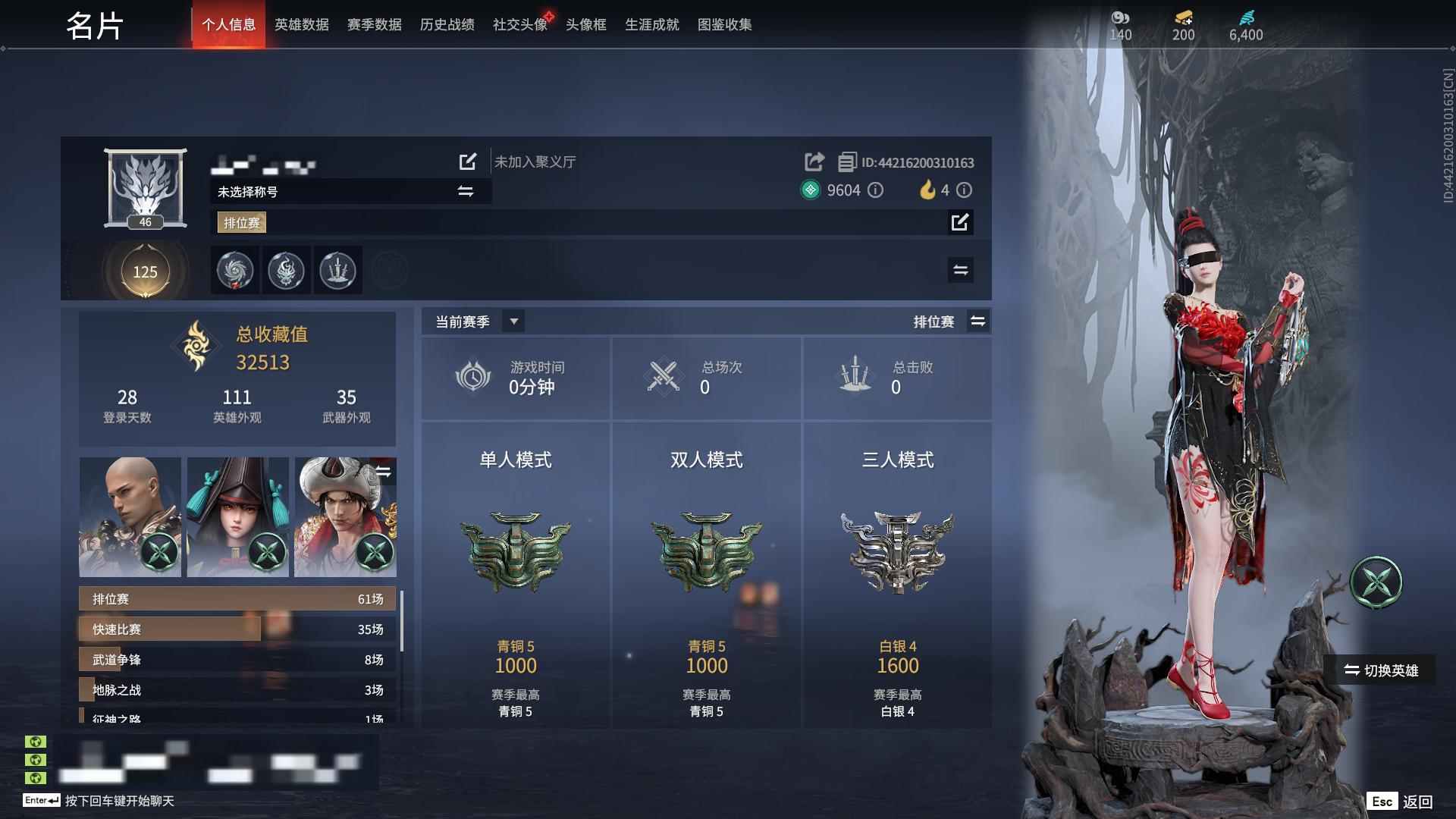The height and width of the screenshot is (819, 1456).
Task: Click the first circular badge next to level 125
Action: pyautogui.click(x=234, y=270)
